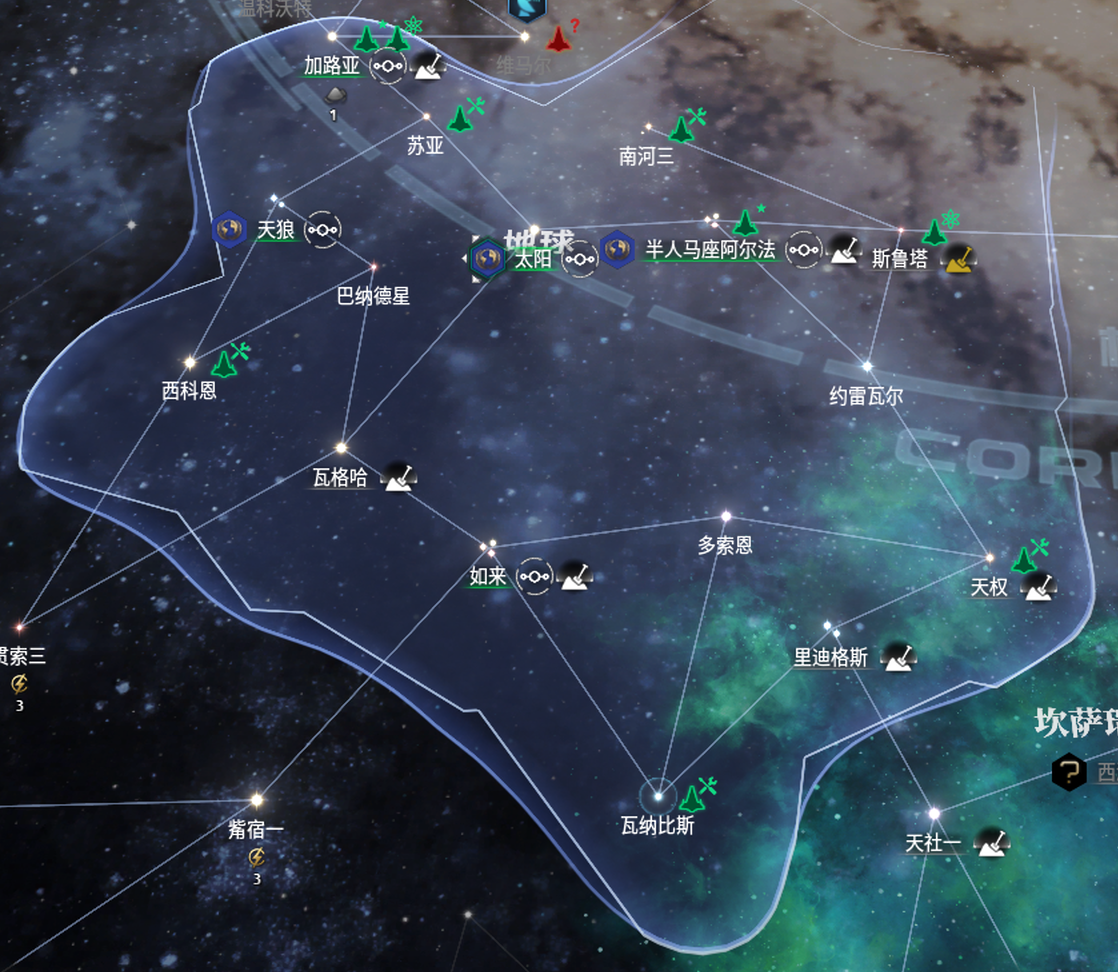Screen dimensions: 1118x972
Task: Open the 斯鲁塔 system nameplate
Action: pyautogui.click(x=900, y=258)
